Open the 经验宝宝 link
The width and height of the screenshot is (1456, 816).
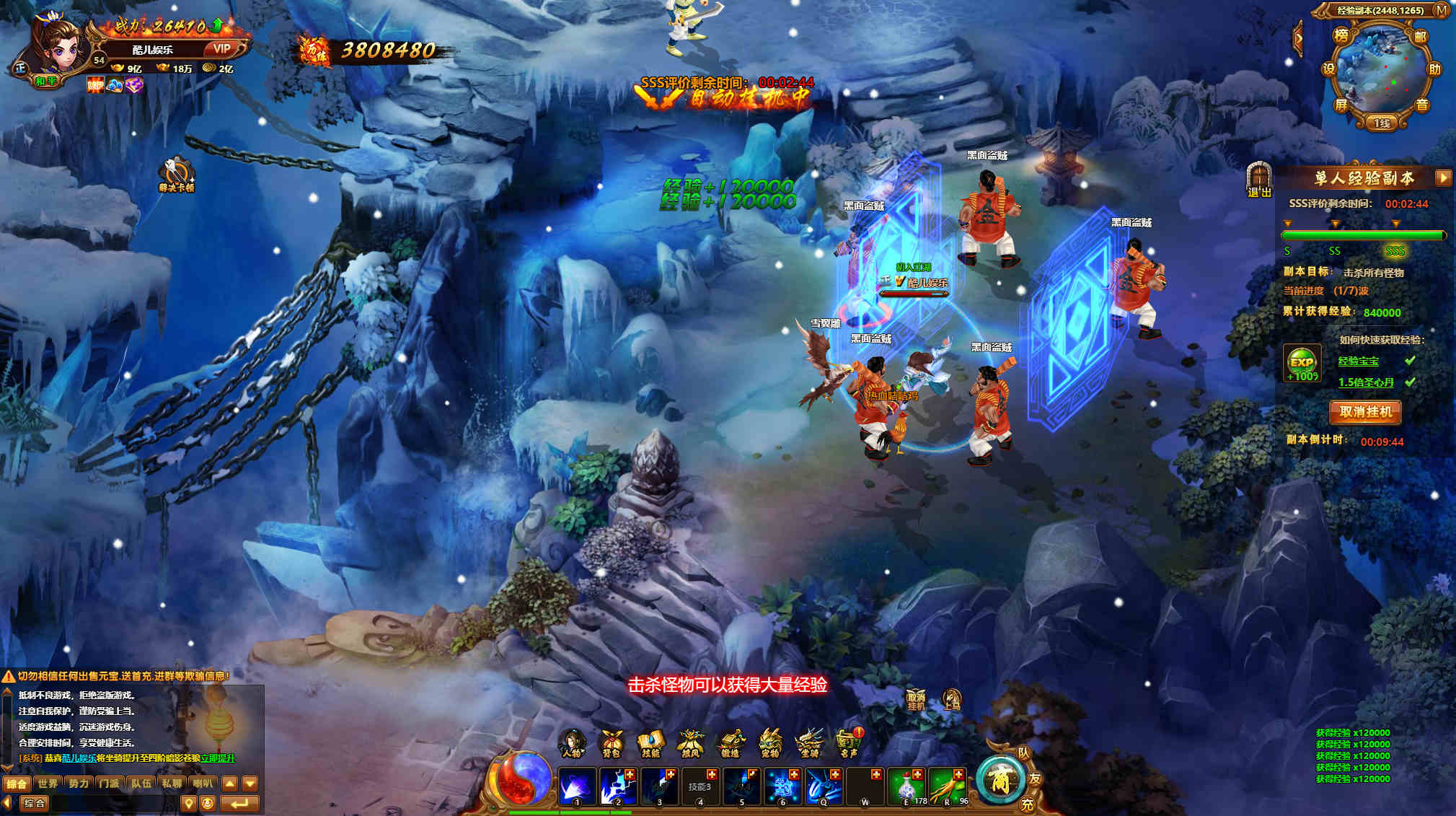[1359, 361]
